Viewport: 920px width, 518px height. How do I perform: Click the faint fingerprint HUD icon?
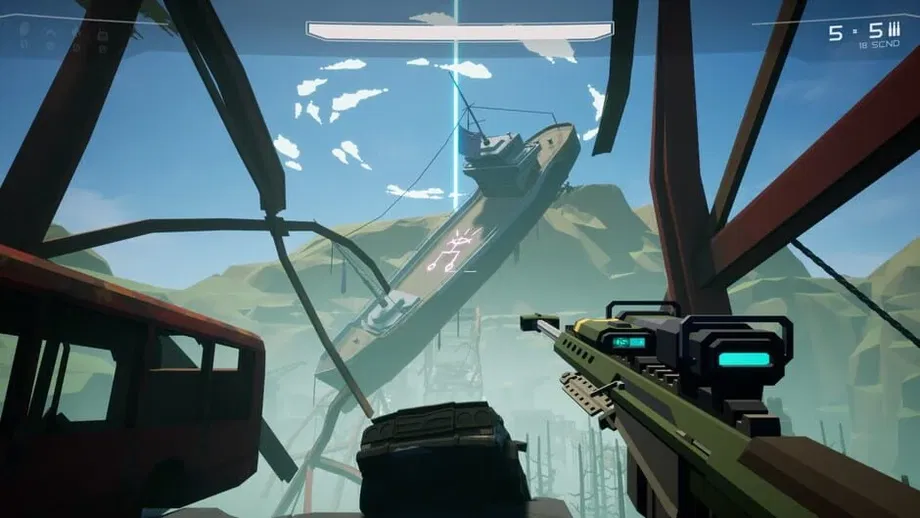click(24, 29)
